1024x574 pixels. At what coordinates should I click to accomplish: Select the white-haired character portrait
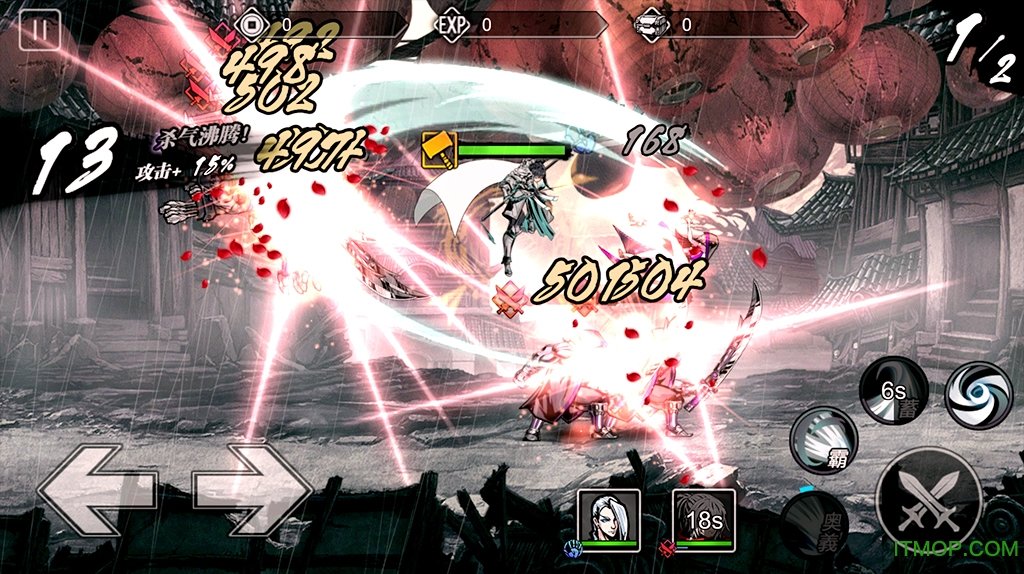pyautogui.click(x=609, y=517)
